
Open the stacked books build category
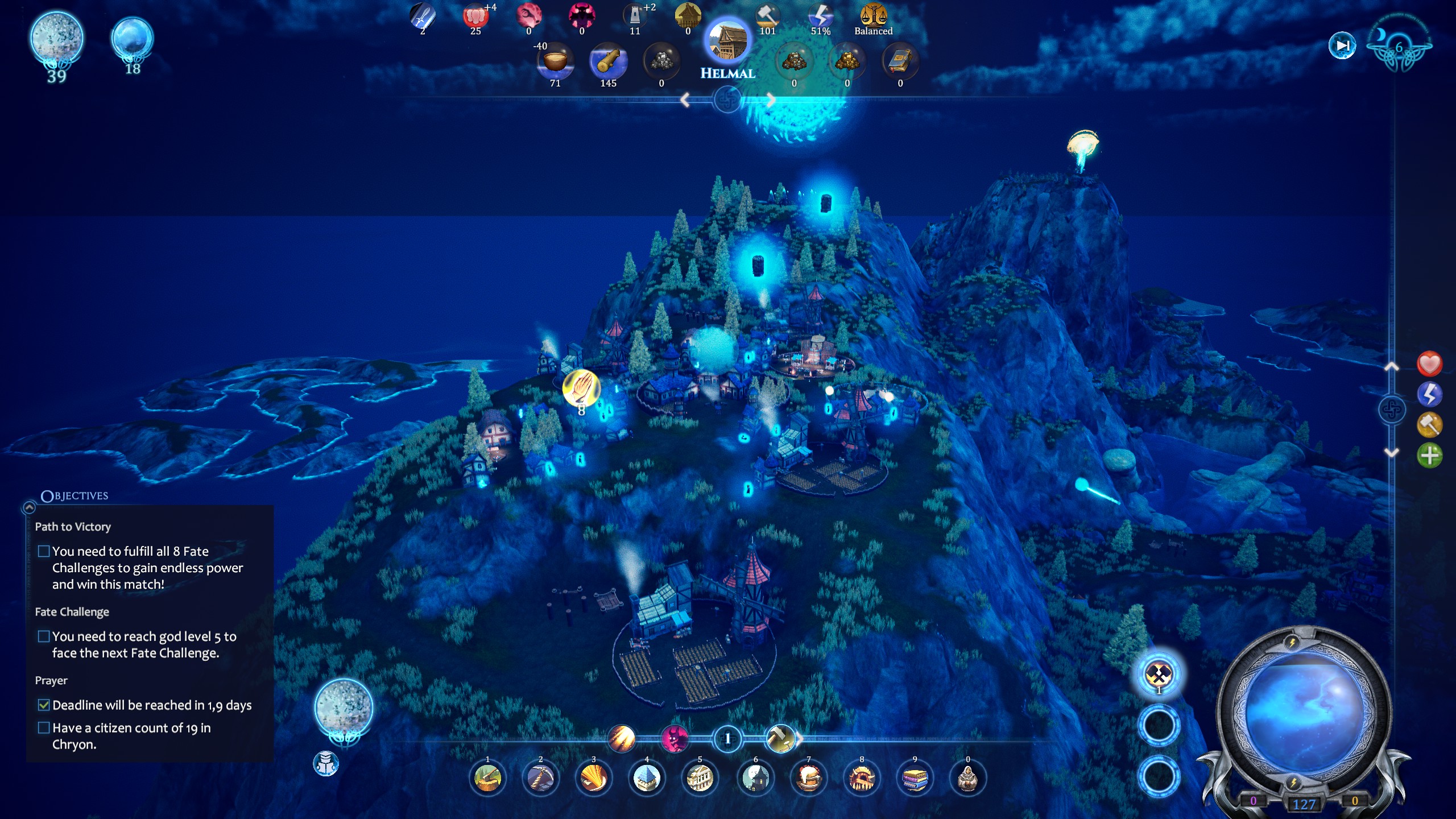pos(915,778)
